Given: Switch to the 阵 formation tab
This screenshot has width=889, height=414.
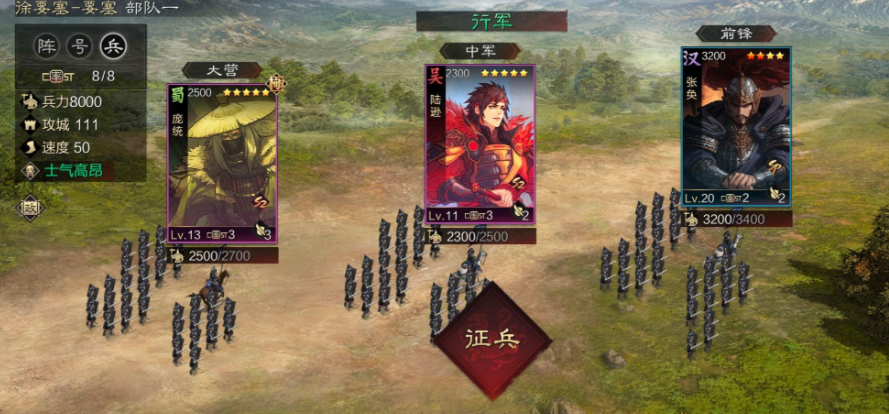Looking at the screenshot, I should click(46, 46).
